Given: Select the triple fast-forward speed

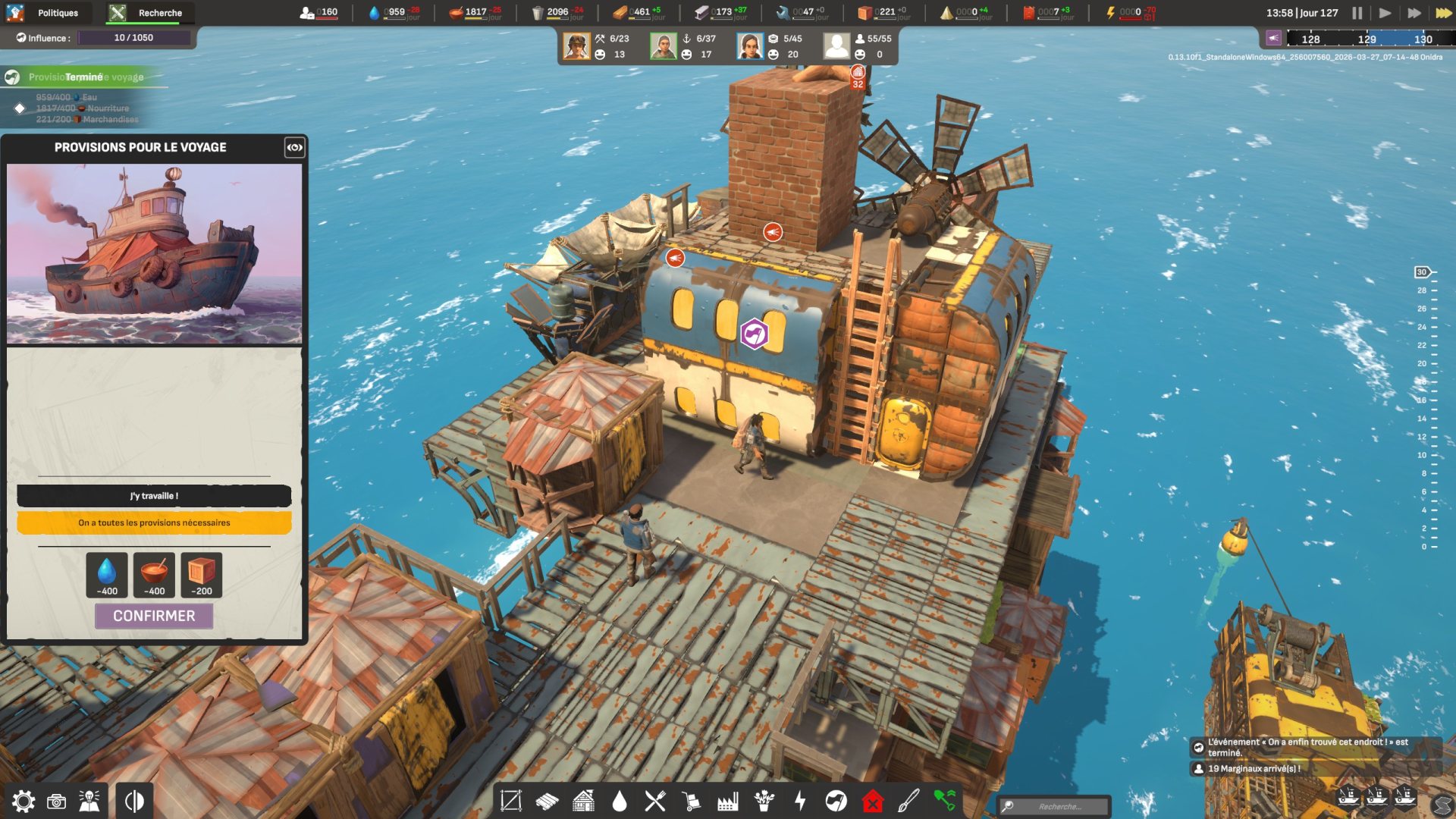Looking at the screenshot, I should pos(1443,13).
